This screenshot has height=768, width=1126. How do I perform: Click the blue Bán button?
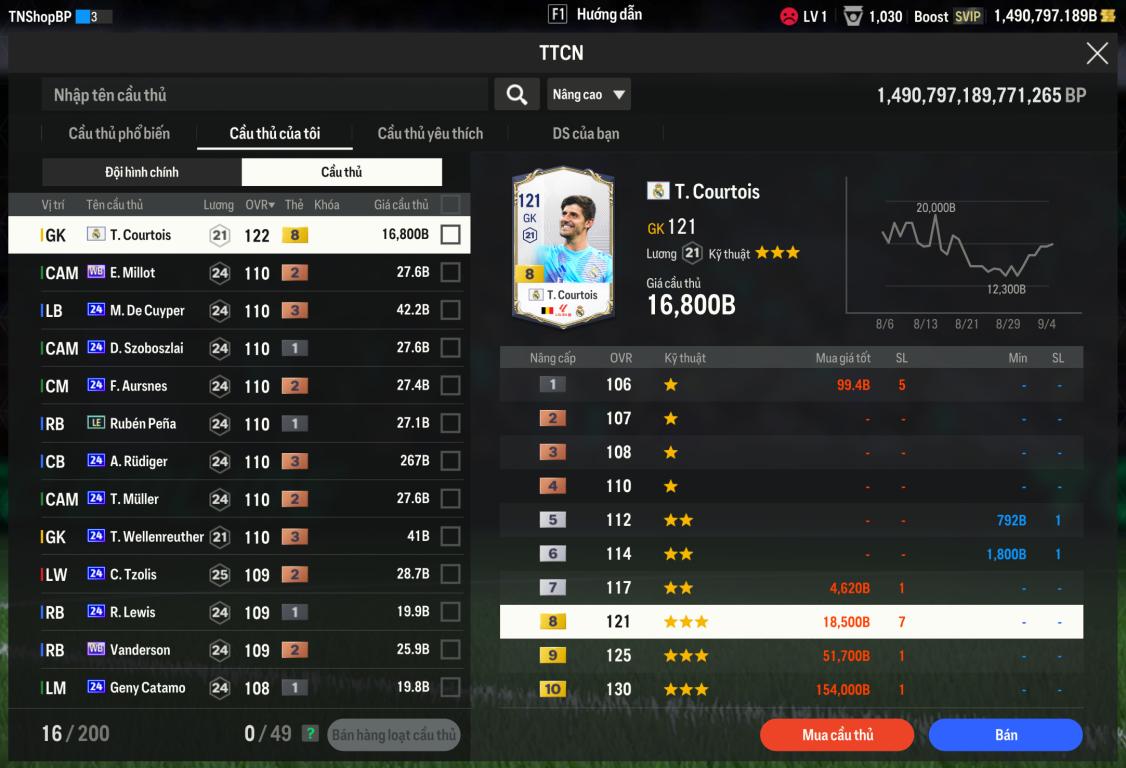pyautogui.click(x=1005, y=735)
